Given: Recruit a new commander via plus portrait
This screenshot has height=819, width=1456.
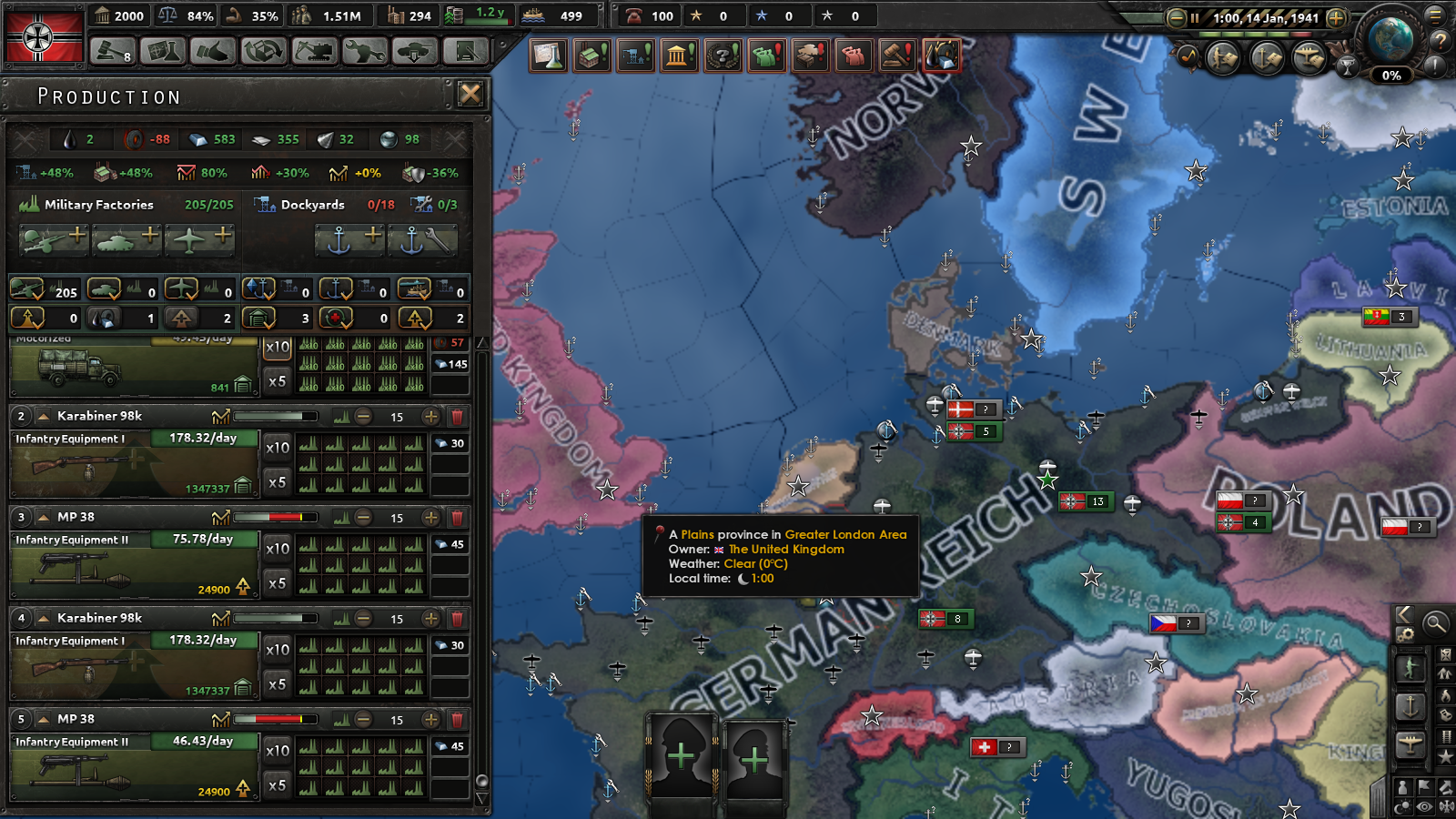Looking at the screenshot, I should click(x=682, y=755).
